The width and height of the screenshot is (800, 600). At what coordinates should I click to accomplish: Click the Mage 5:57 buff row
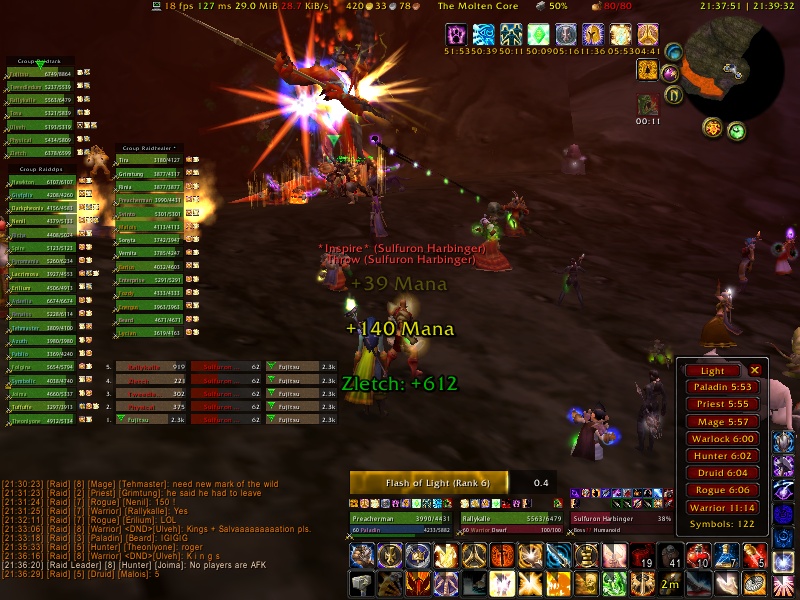point(719,422)
